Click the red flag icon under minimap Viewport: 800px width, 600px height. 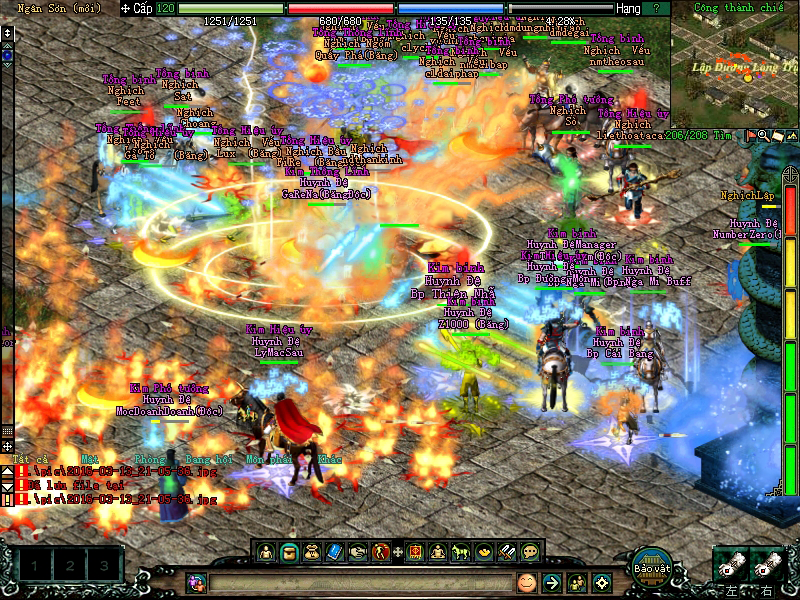point(750,135)
